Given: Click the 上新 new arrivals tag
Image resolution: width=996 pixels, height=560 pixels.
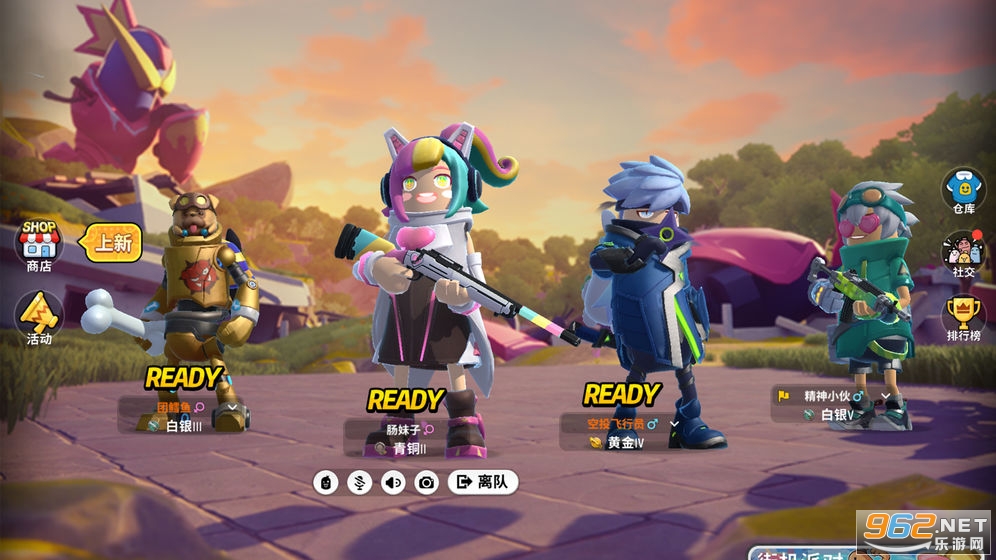Looking at the screenshot, I should [111, 242].
